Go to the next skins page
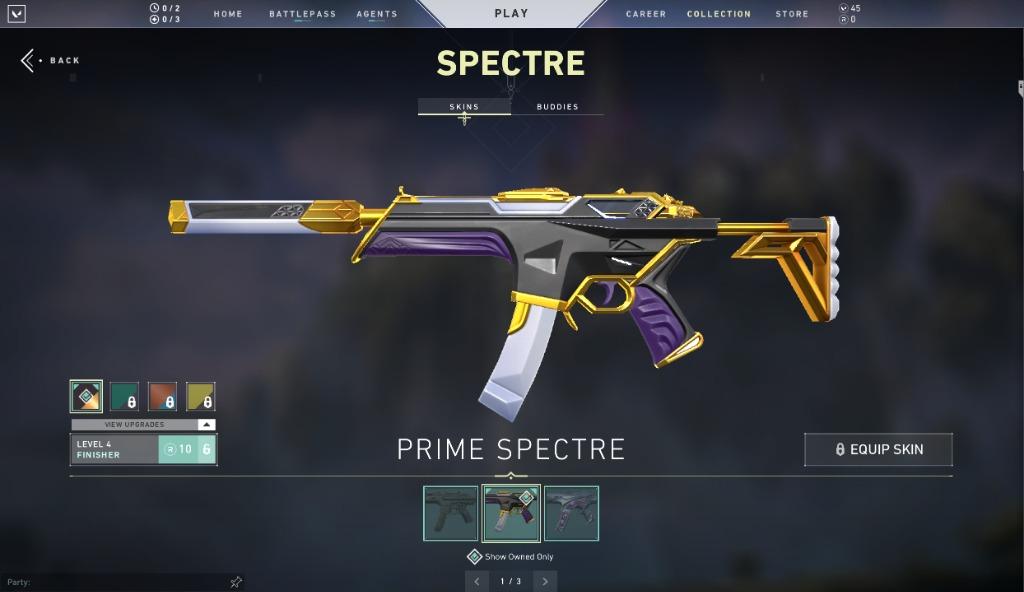This screenshot has height=592, width=1024. tap(545, 581)
